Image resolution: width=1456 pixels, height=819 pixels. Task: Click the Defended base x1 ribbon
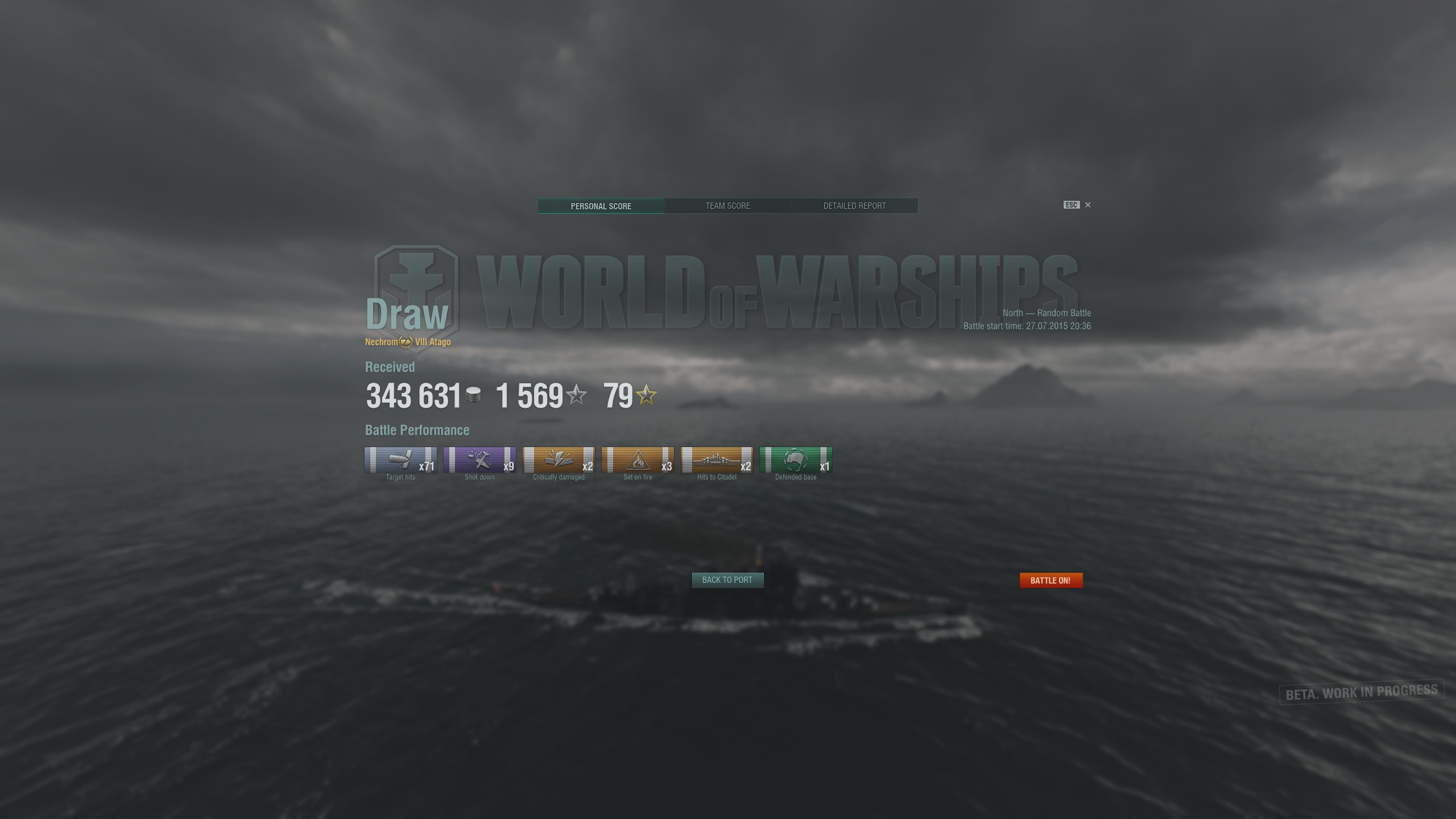(x=795, y=462)
